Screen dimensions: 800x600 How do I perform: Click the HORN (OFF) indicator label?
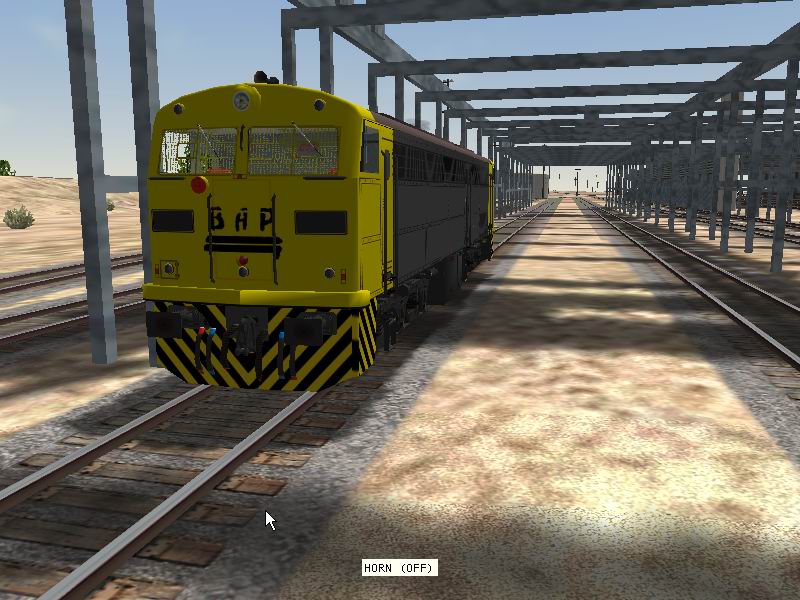[399, 568]
